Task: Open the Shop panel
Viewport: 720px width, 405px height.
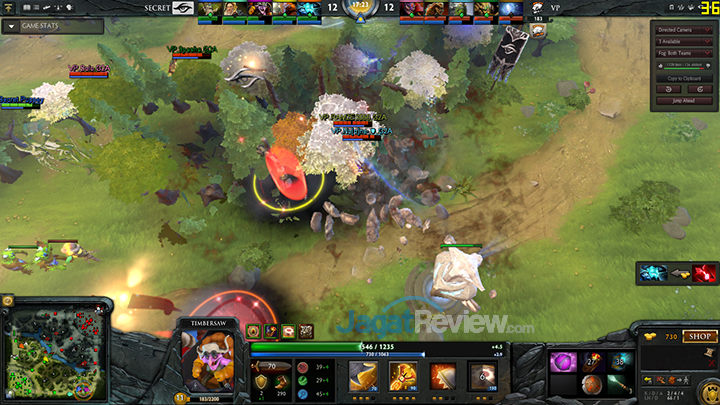Action: pos(697,337)
